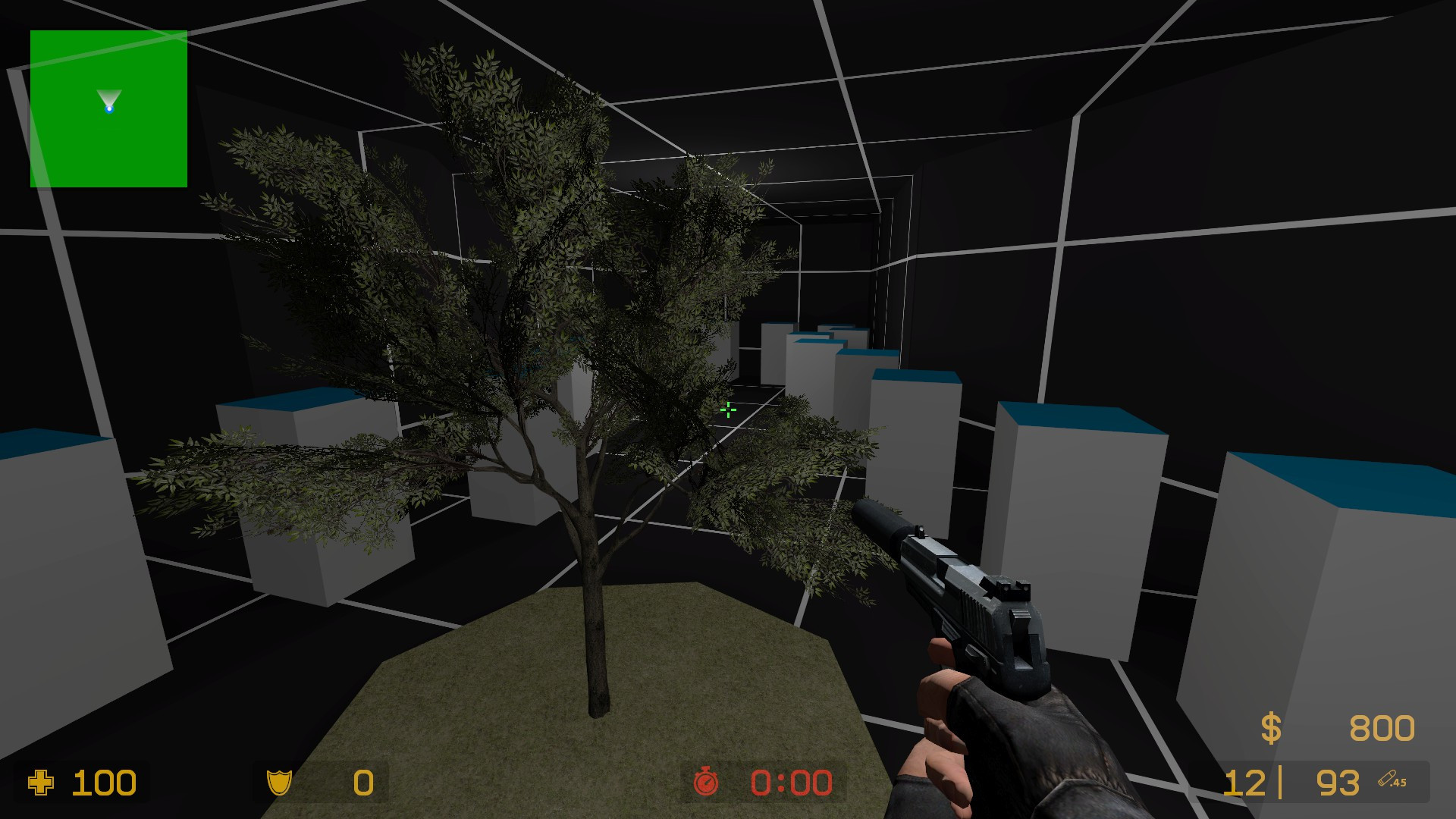Click the health cross icon

[42, 783]
